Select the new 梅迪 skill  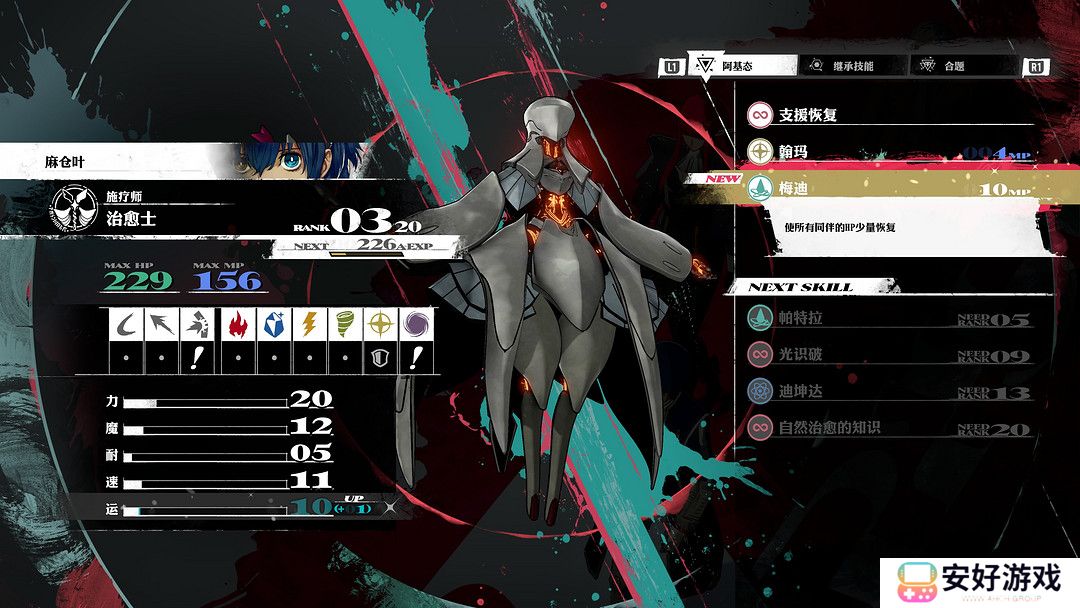890,189
